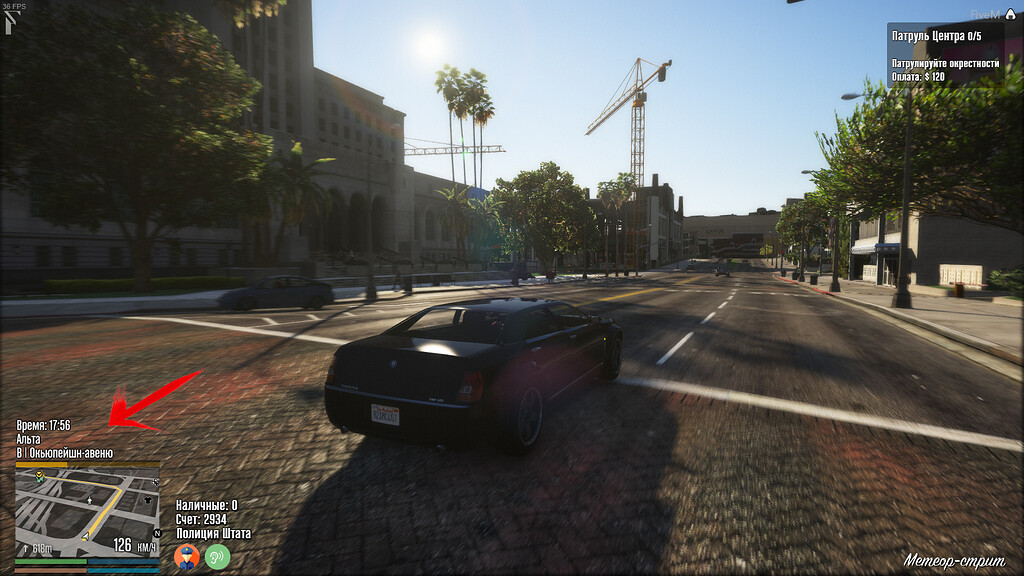Click the FiveM logo overlay
Image resolution: width=1024 pixels, height=576 pixels.
click(x=986, y=14)
